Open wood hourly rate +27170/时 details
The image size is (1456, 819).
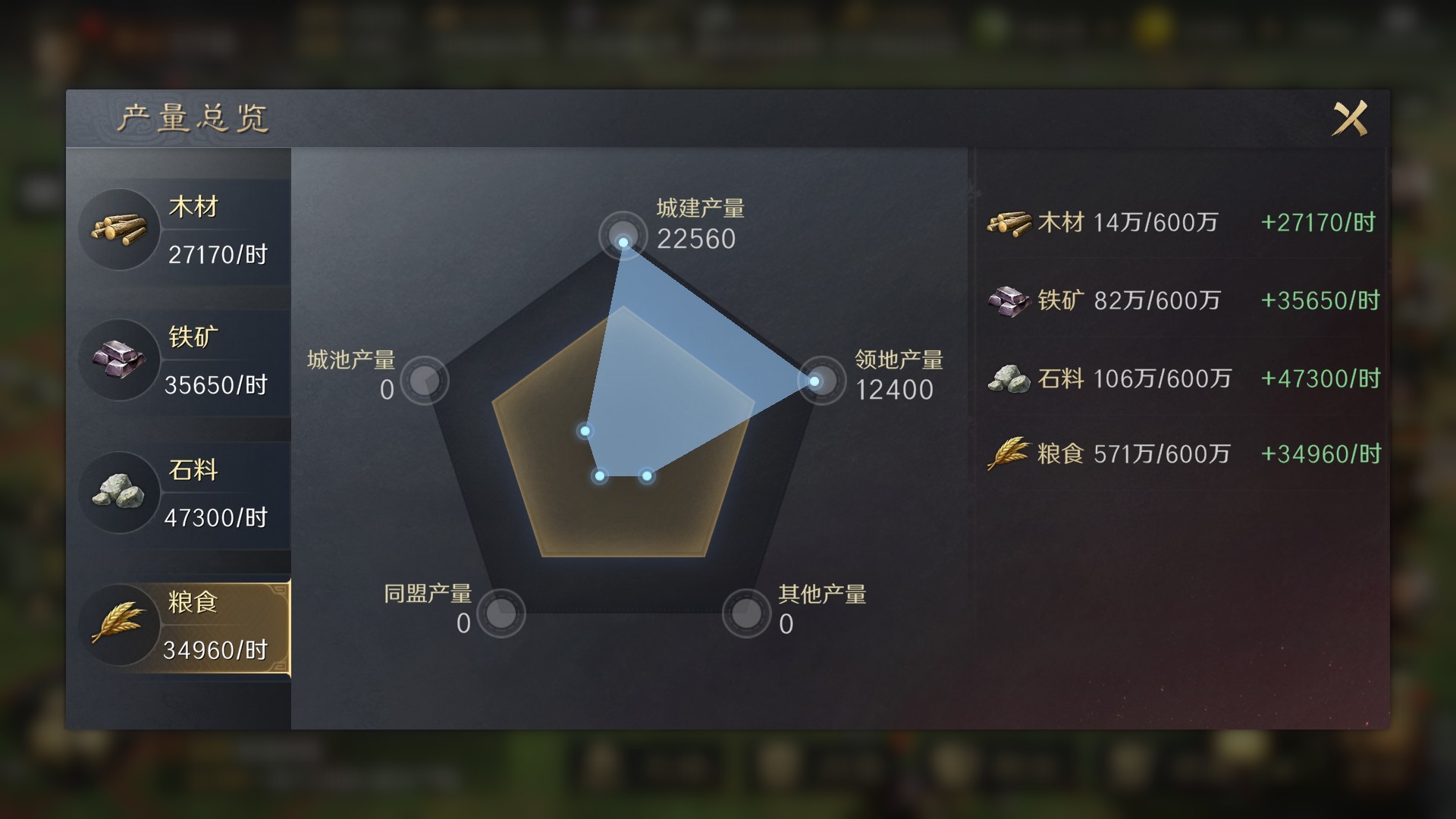click(x=1318, y=222)
